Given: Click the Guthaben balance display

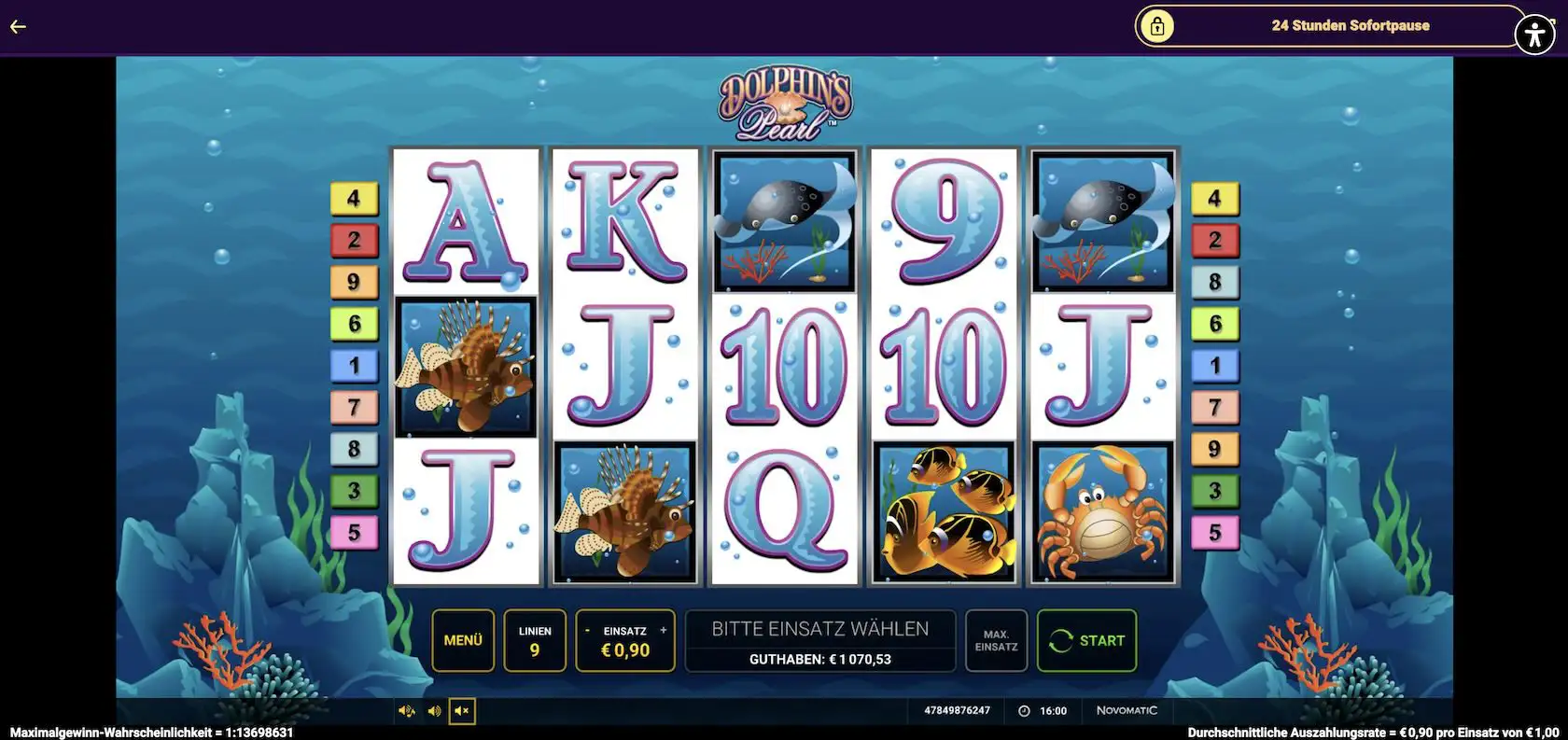Looking at the screenshot, I should tap(819, 659).
